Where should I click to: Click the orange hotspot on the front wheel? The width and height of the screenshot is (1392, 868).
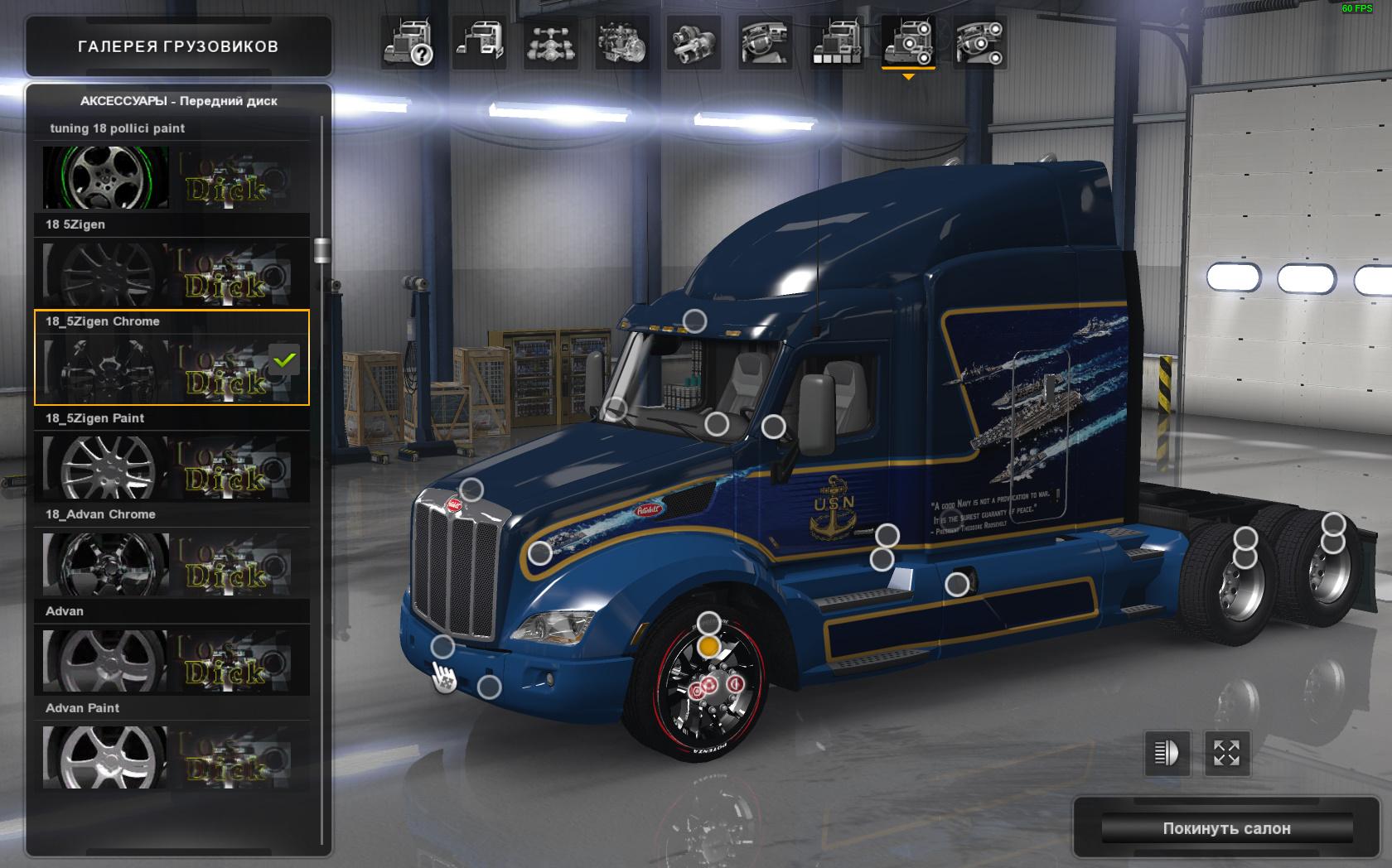click(x=707, y=645)
